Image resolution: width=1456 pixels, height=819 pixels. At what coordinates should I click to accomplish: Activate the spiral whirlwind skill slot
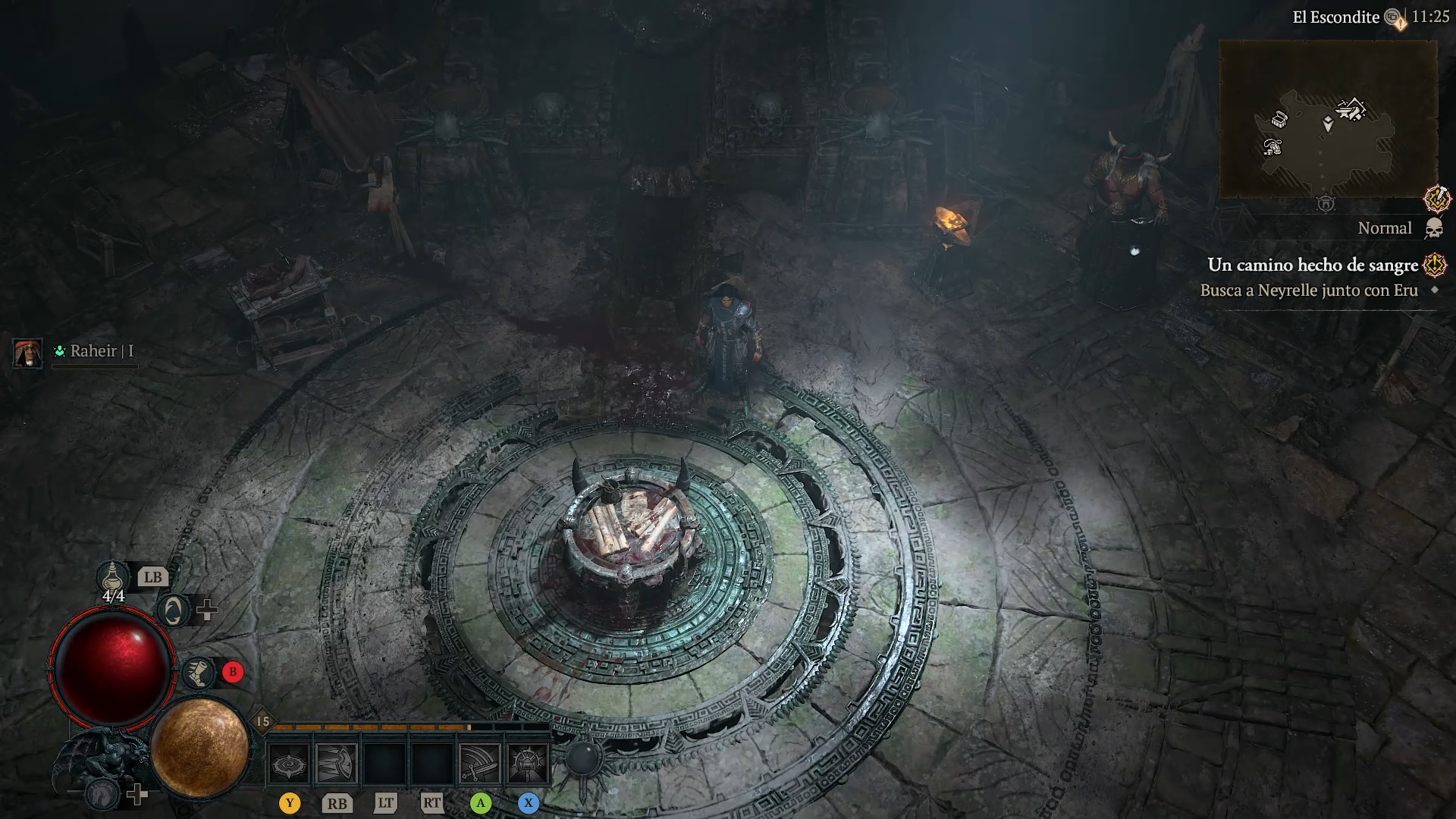tap(289, 763)
